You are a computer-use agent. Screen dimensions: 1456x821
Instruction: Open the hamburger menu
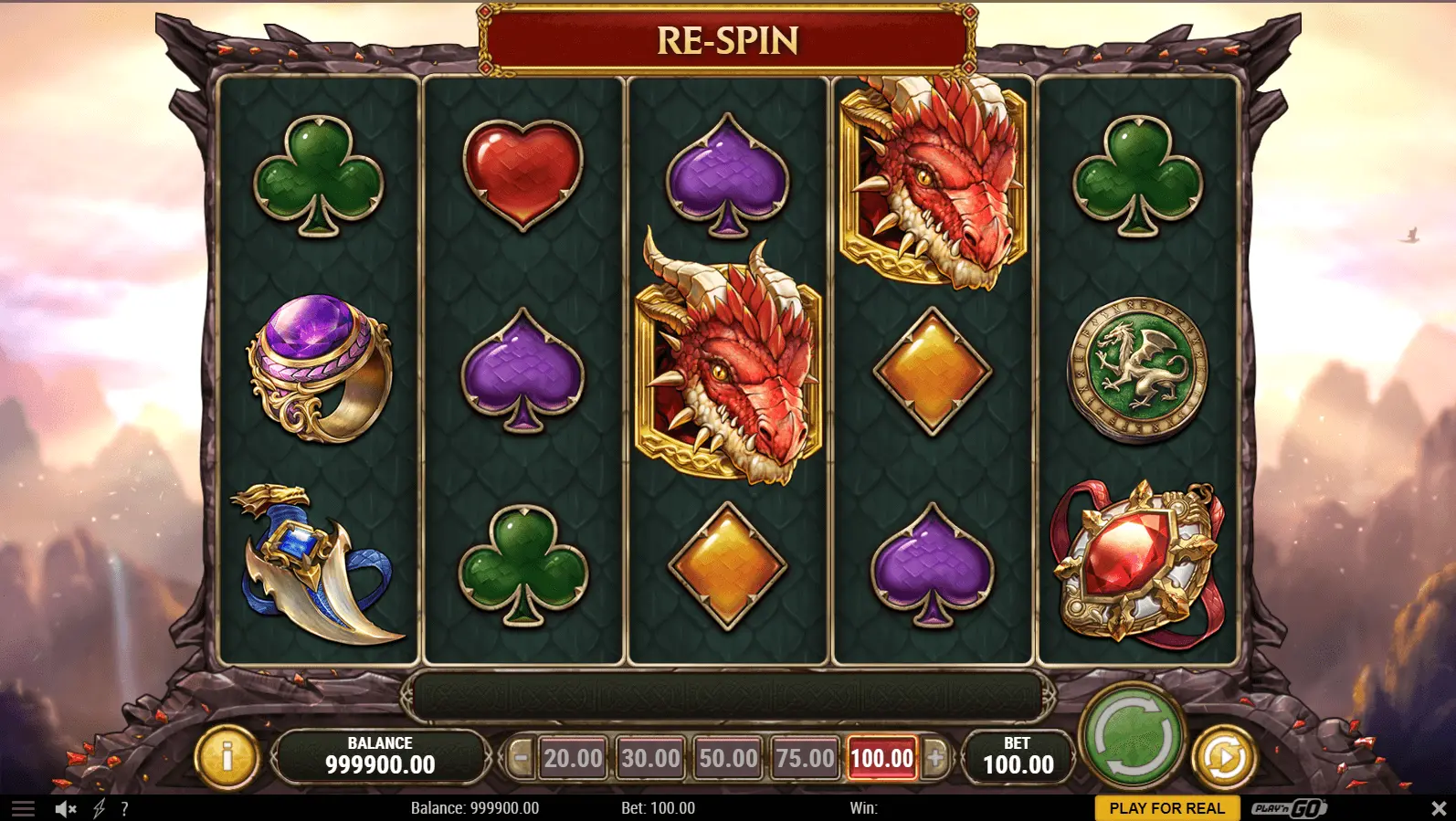point(23,808)
